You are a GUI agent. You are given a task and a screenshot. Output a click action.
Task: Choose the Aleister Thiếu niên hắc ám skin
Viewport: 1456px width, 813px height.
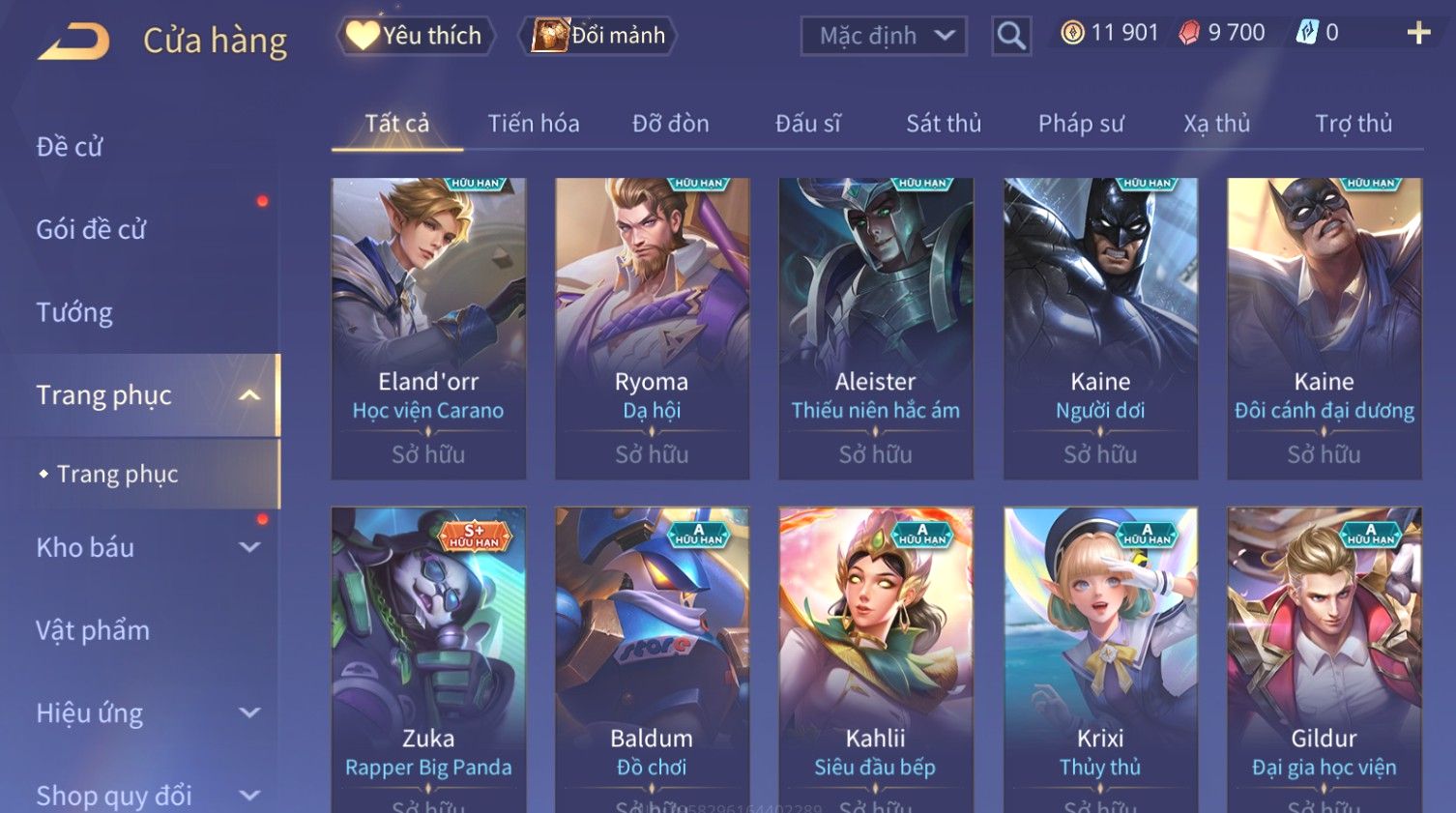click(x=876, y=328)
